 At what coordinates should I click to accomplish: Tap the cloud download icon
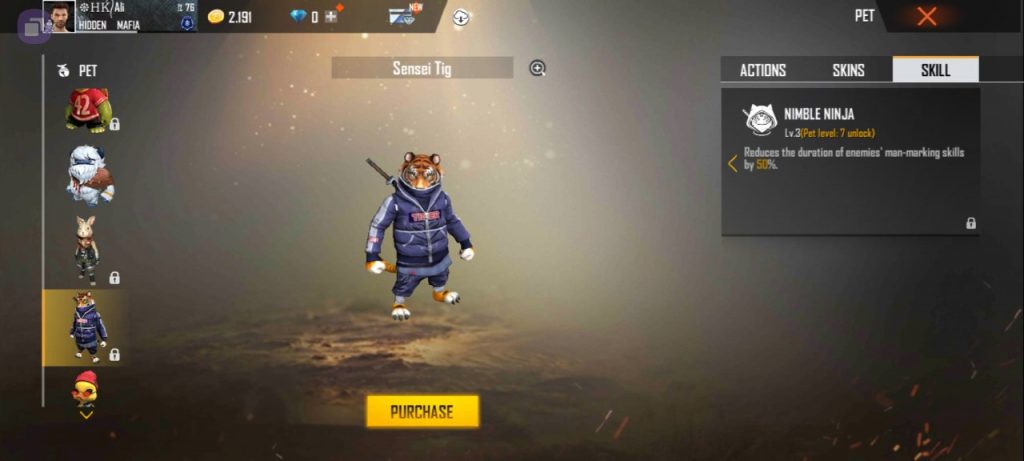[462, 16]
